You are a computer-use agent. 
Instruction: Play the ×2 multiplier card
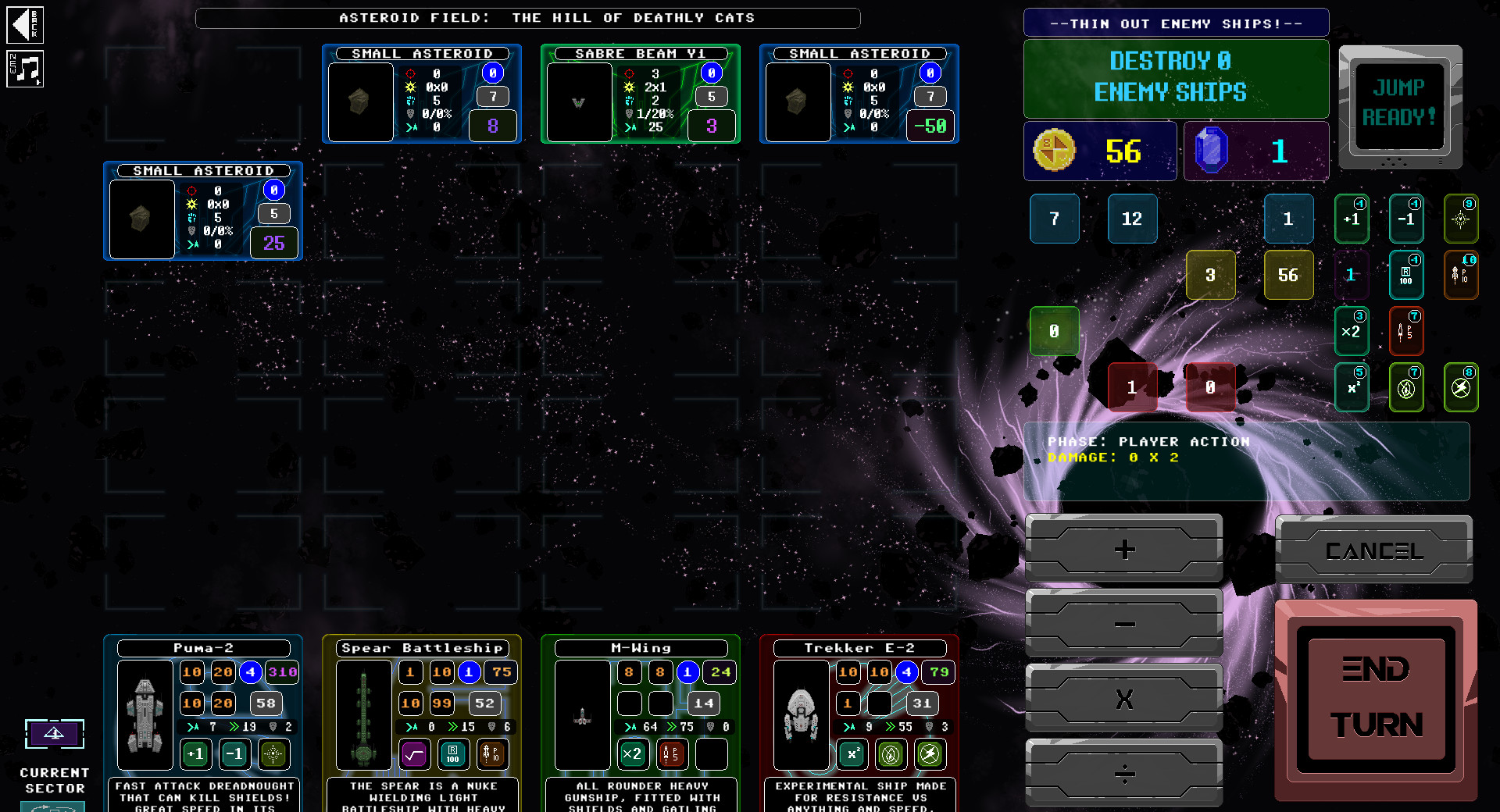pos(1352,331)
